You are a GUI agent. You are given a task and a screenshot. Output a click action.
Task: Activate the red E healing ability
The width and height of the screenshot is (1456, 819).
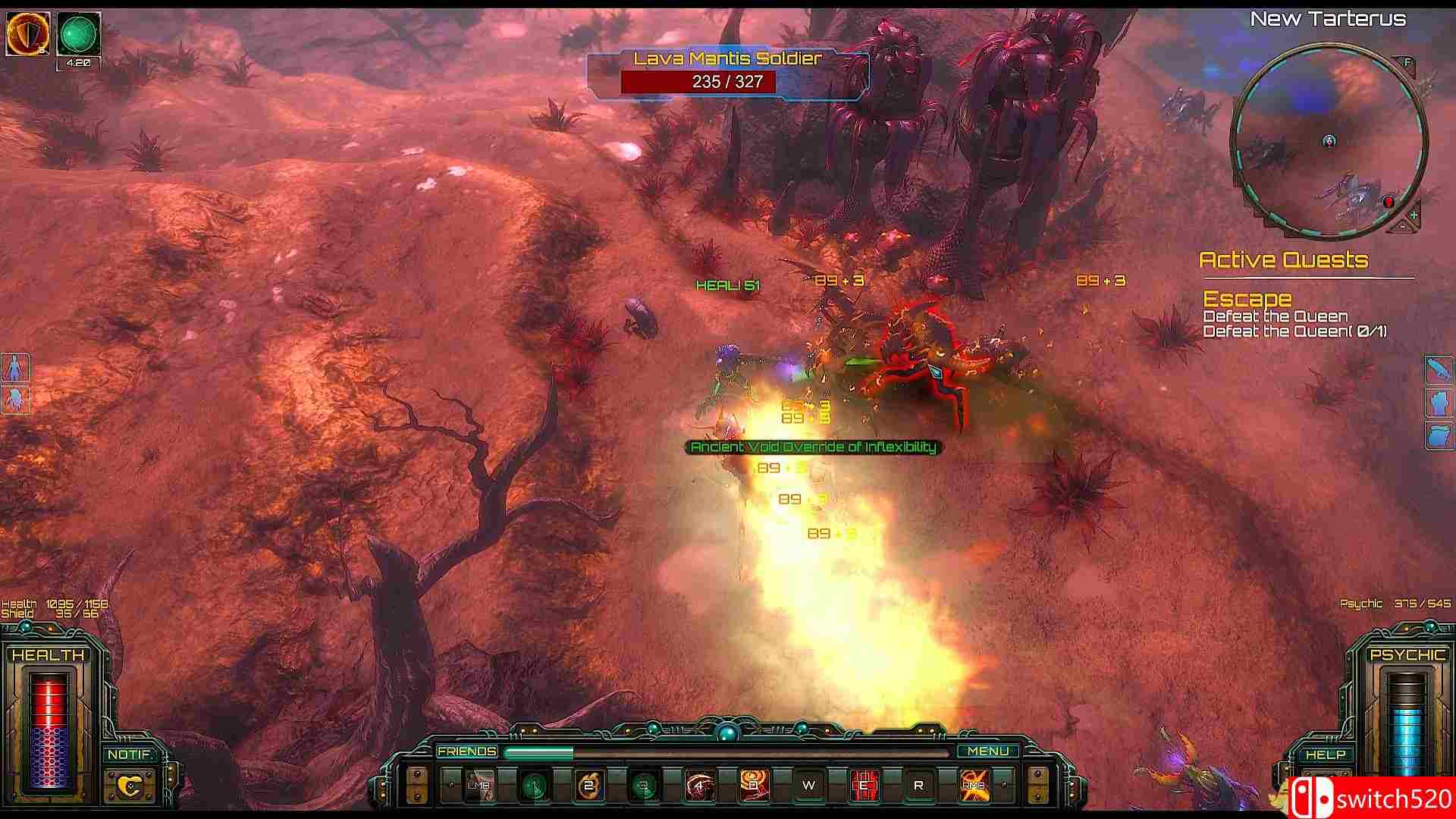864,785
